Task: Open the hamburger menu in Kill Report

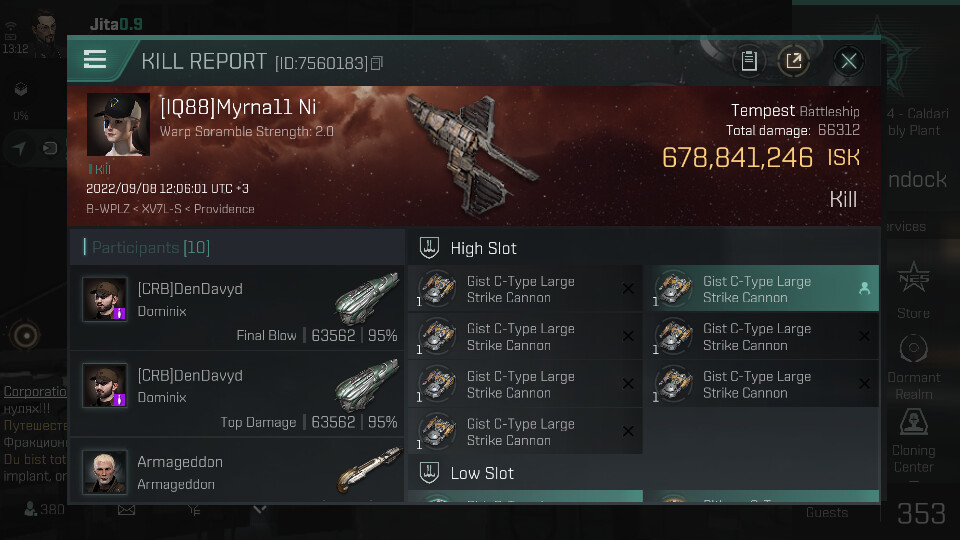Action: coord(95,60)
